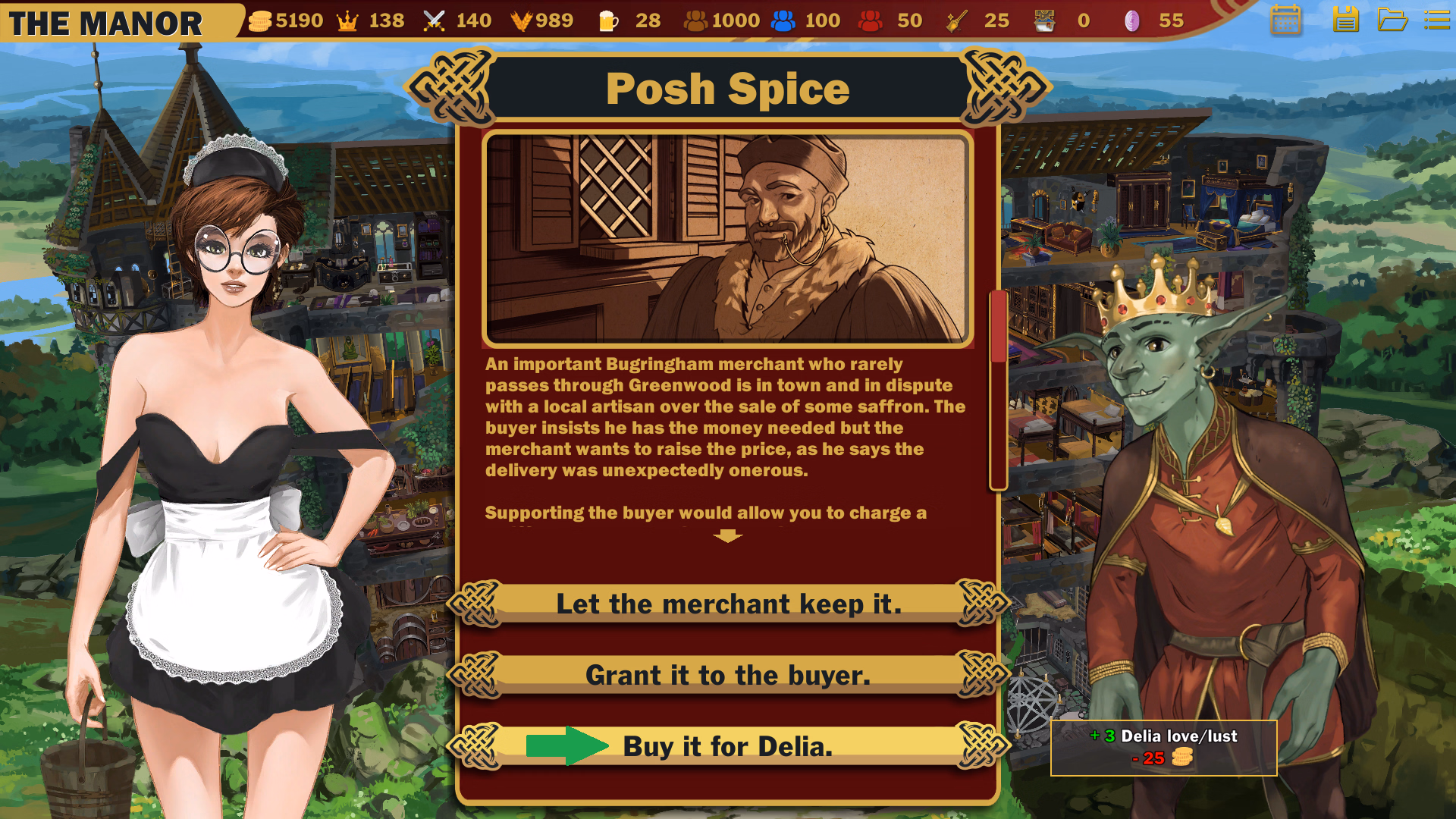Click the down arrow below the description
The height and width of the screenshot is (819, 1456).
(x=728, y=536)
